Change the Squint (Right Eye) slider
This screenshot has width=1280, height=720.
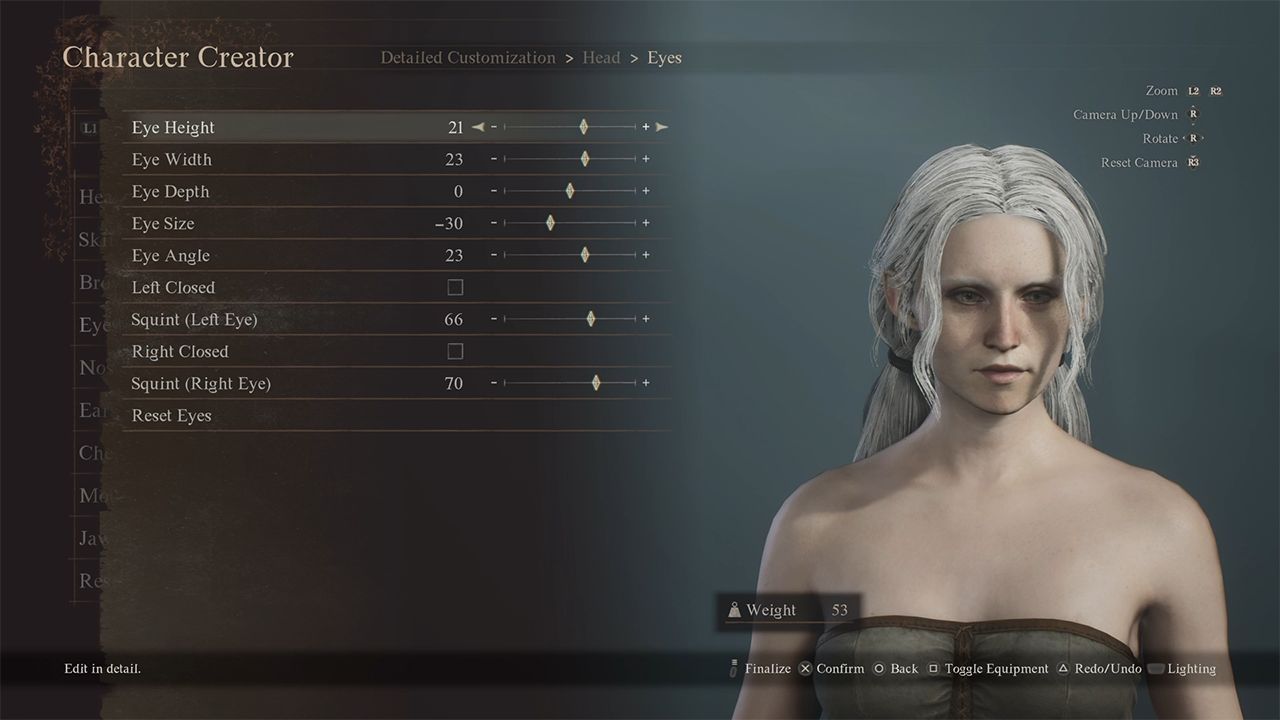pos(596,383)
